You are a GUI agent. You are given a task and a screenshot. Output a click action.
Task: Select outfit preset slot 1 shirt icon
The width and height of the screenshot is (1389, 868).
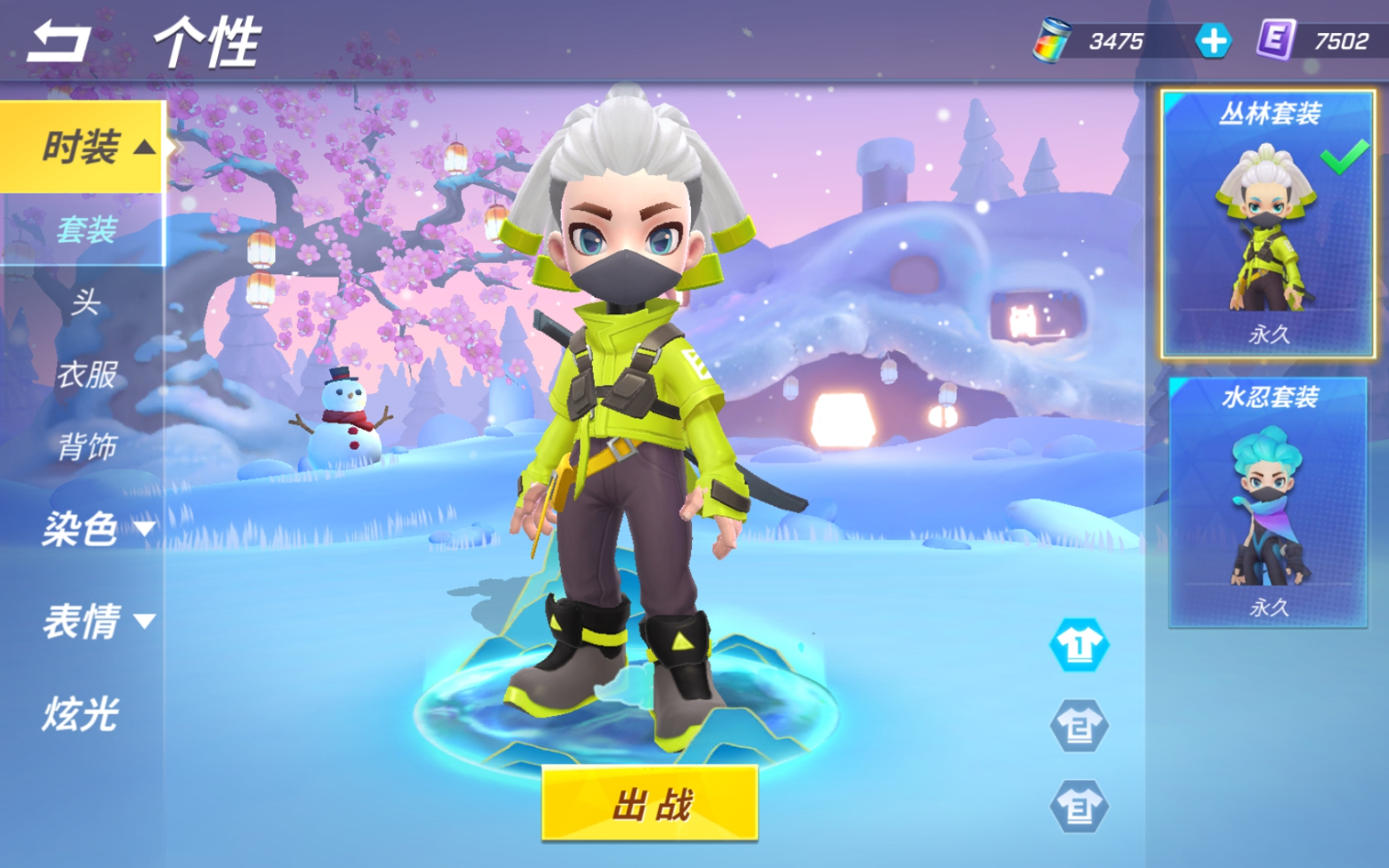point(1079,645)
